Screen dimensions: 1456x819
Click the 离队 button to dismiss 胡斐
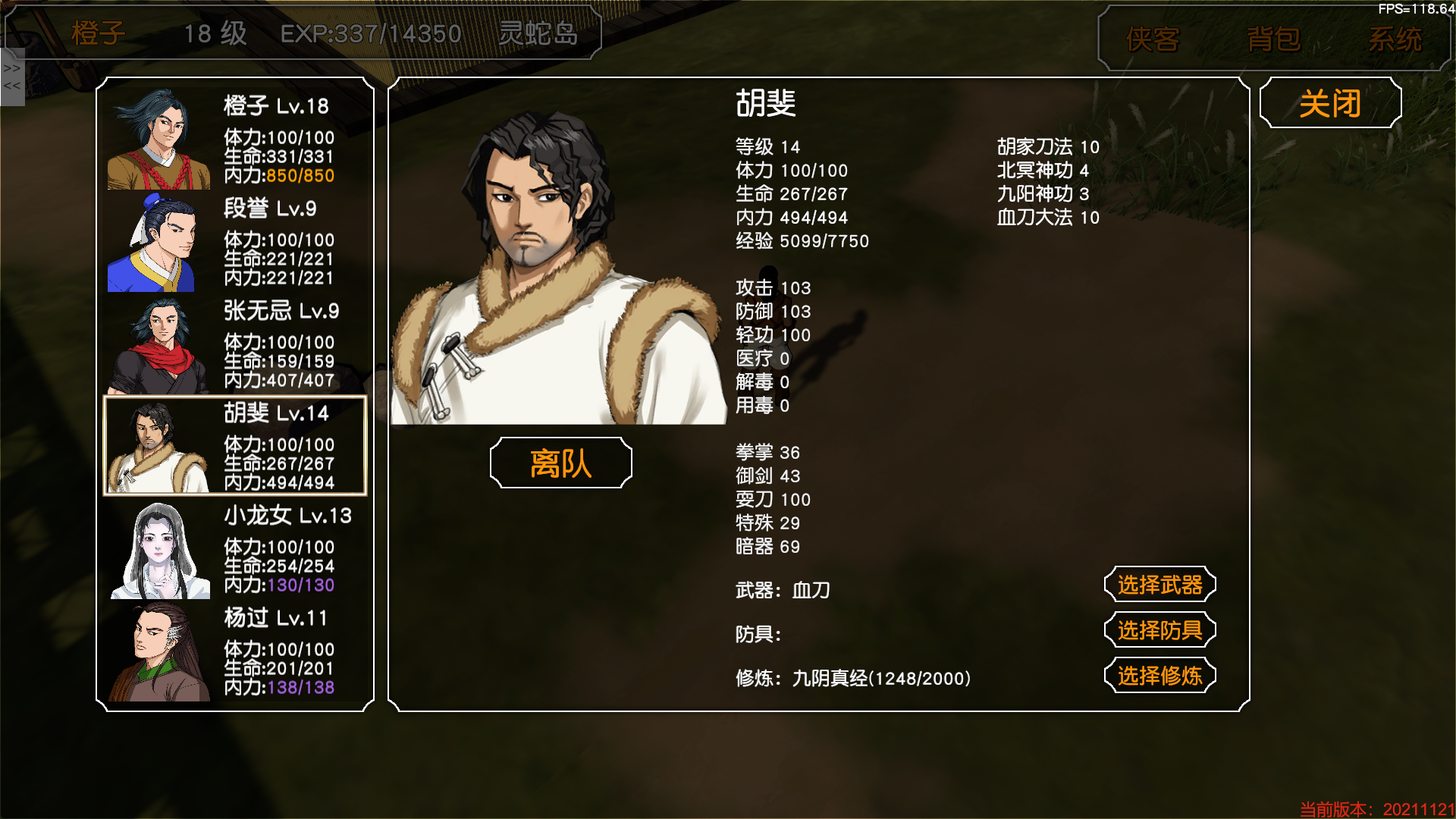point(561,462)
